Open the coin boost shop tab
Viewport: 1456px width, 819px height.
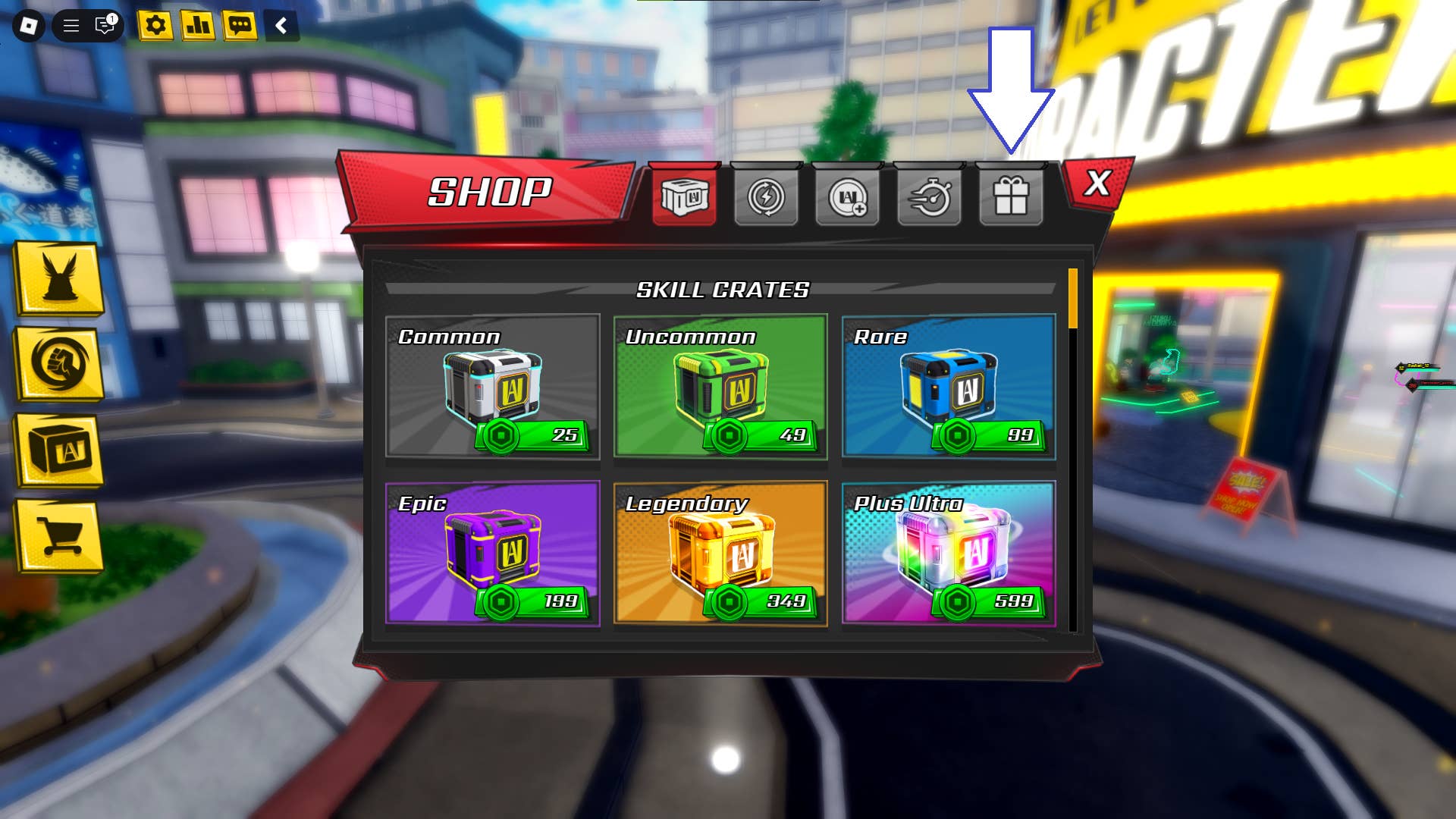pos(849,199)
